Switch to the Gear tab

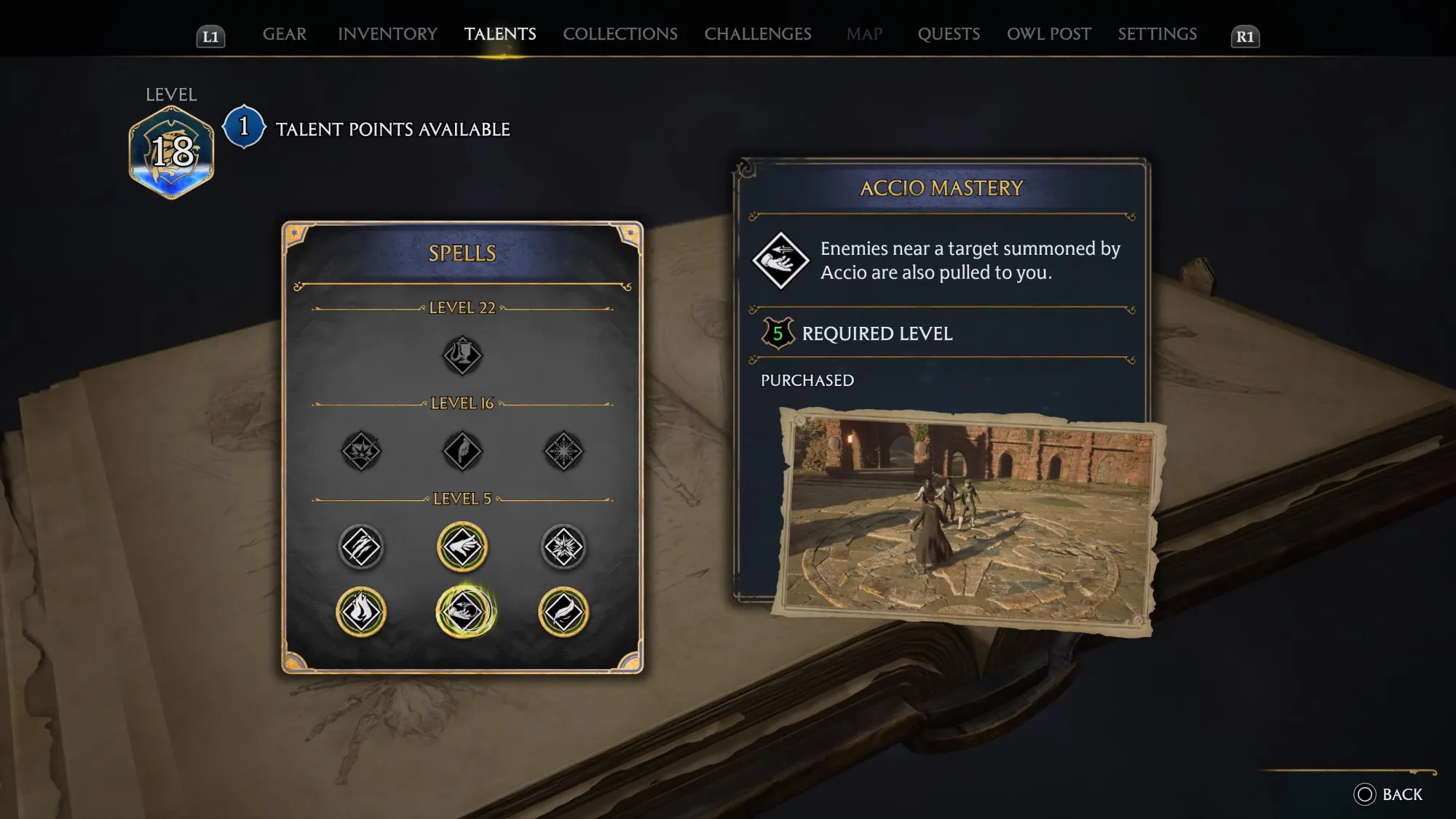[284, 34]
